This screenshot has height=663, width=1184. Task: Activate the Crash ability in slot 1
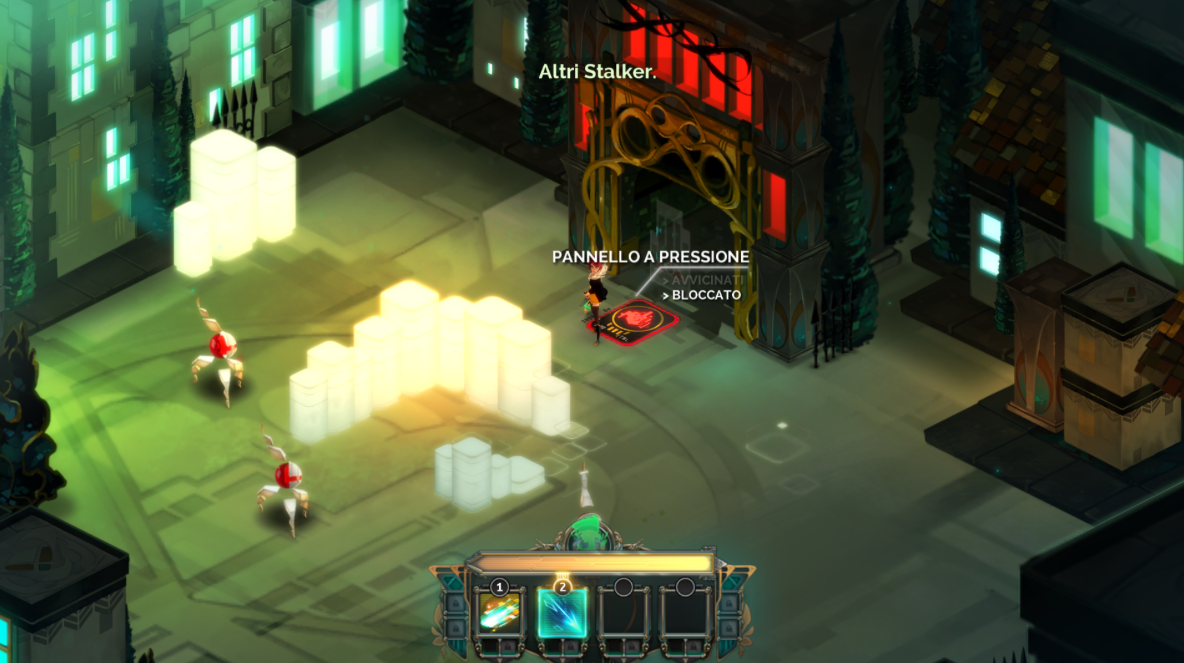tap(499, 612)
